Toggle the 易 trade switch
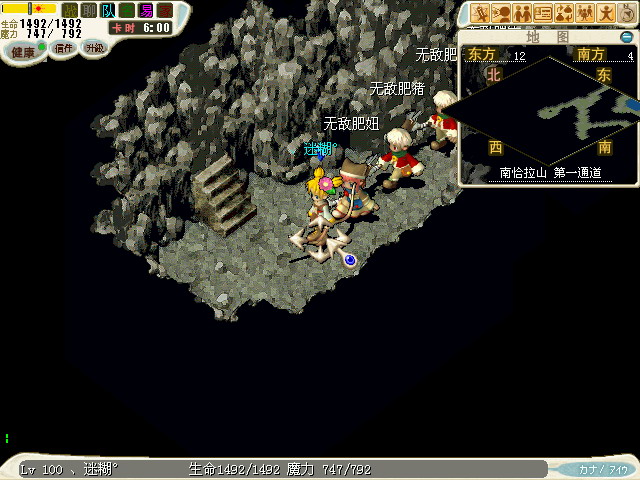Image resolution: width=640 pixels, height=480 pixels. [x=146, y=10]
